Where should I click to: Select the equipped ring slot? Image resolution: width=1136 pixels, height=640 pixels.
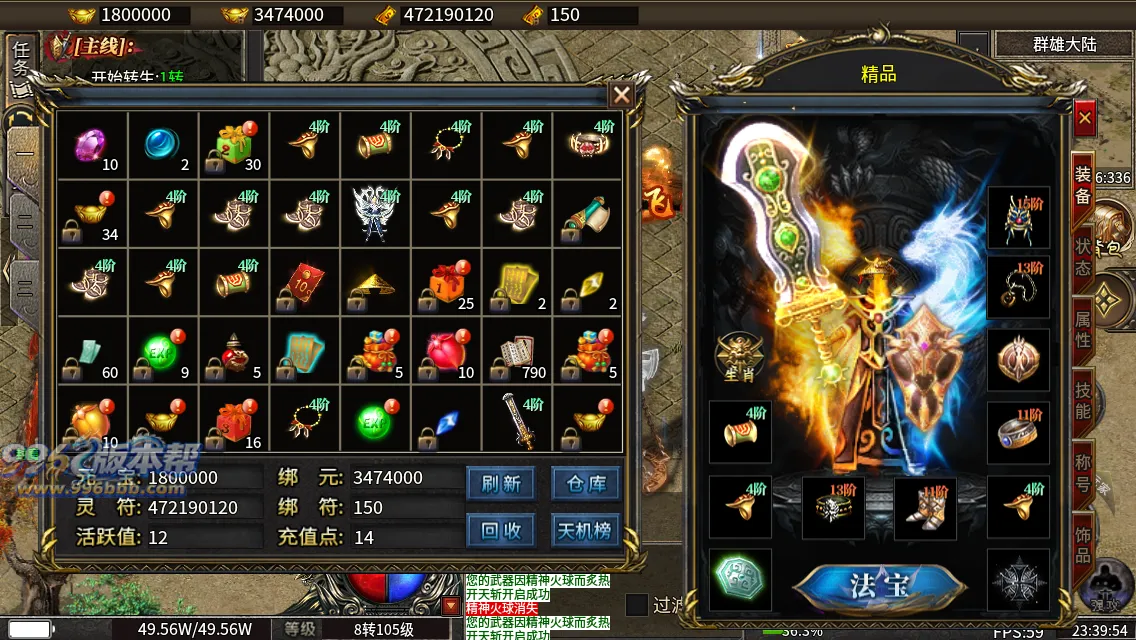coord(1018,433)
